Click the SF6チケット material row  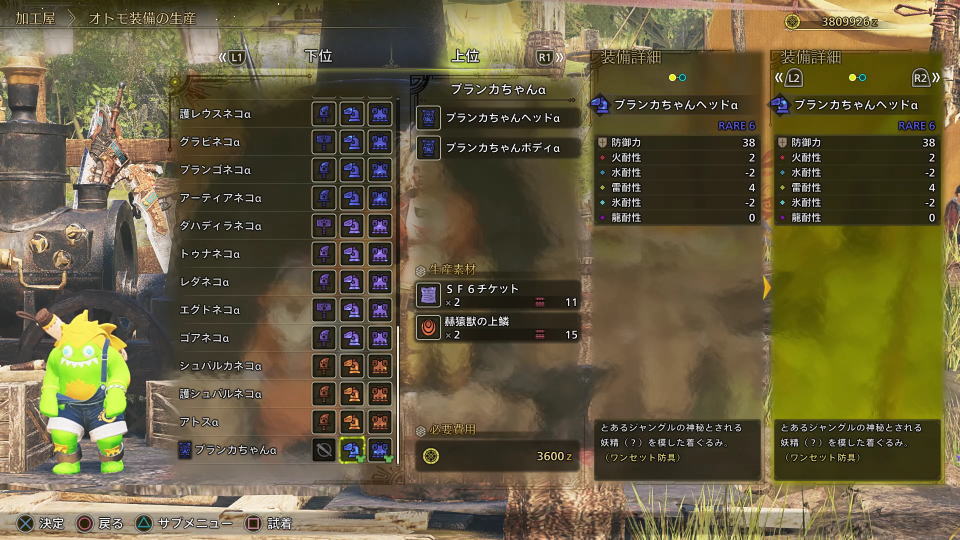tap(496, 295)
